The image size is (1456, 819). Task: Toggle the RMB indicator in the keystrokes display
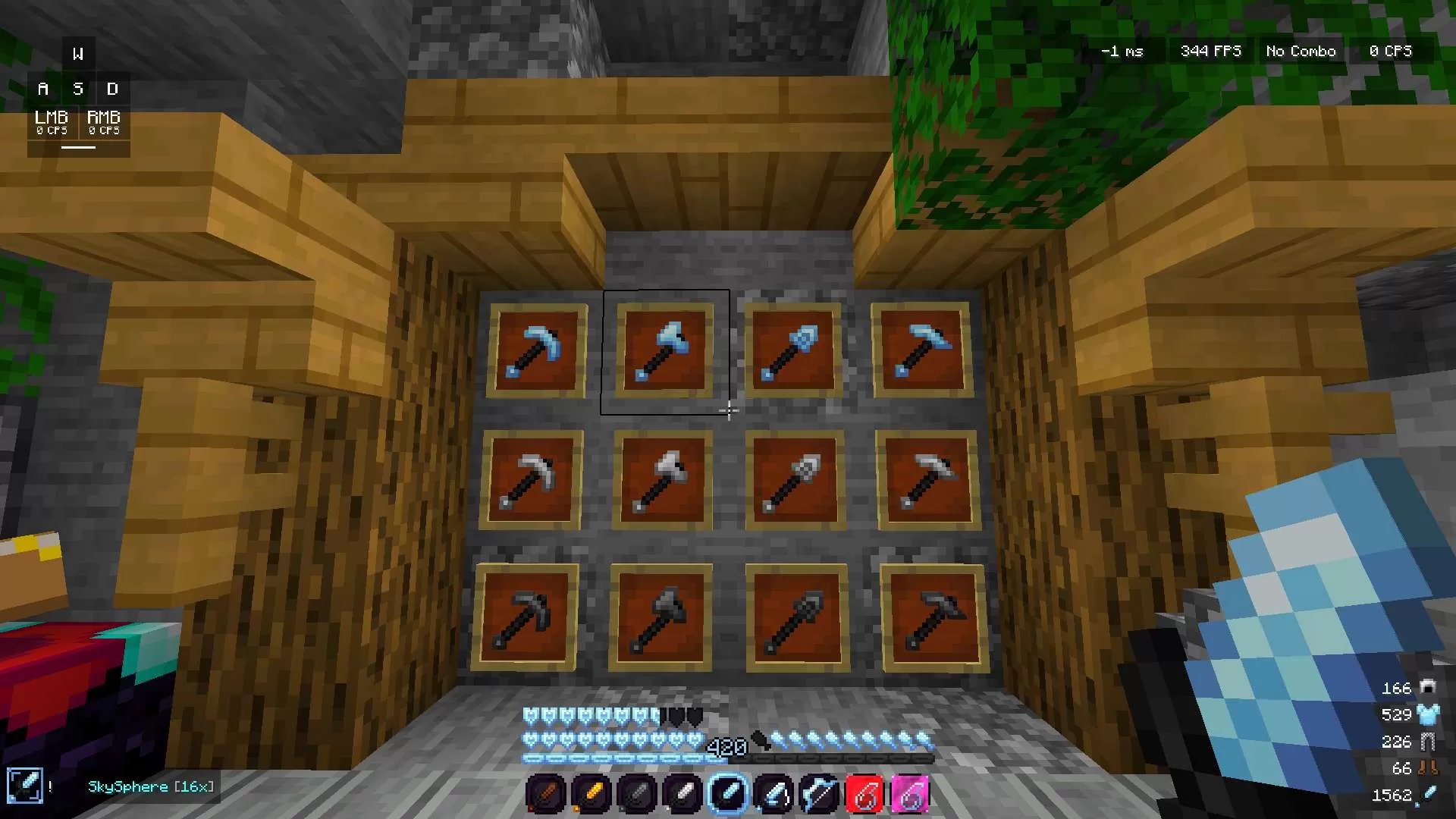click(105, 123)
